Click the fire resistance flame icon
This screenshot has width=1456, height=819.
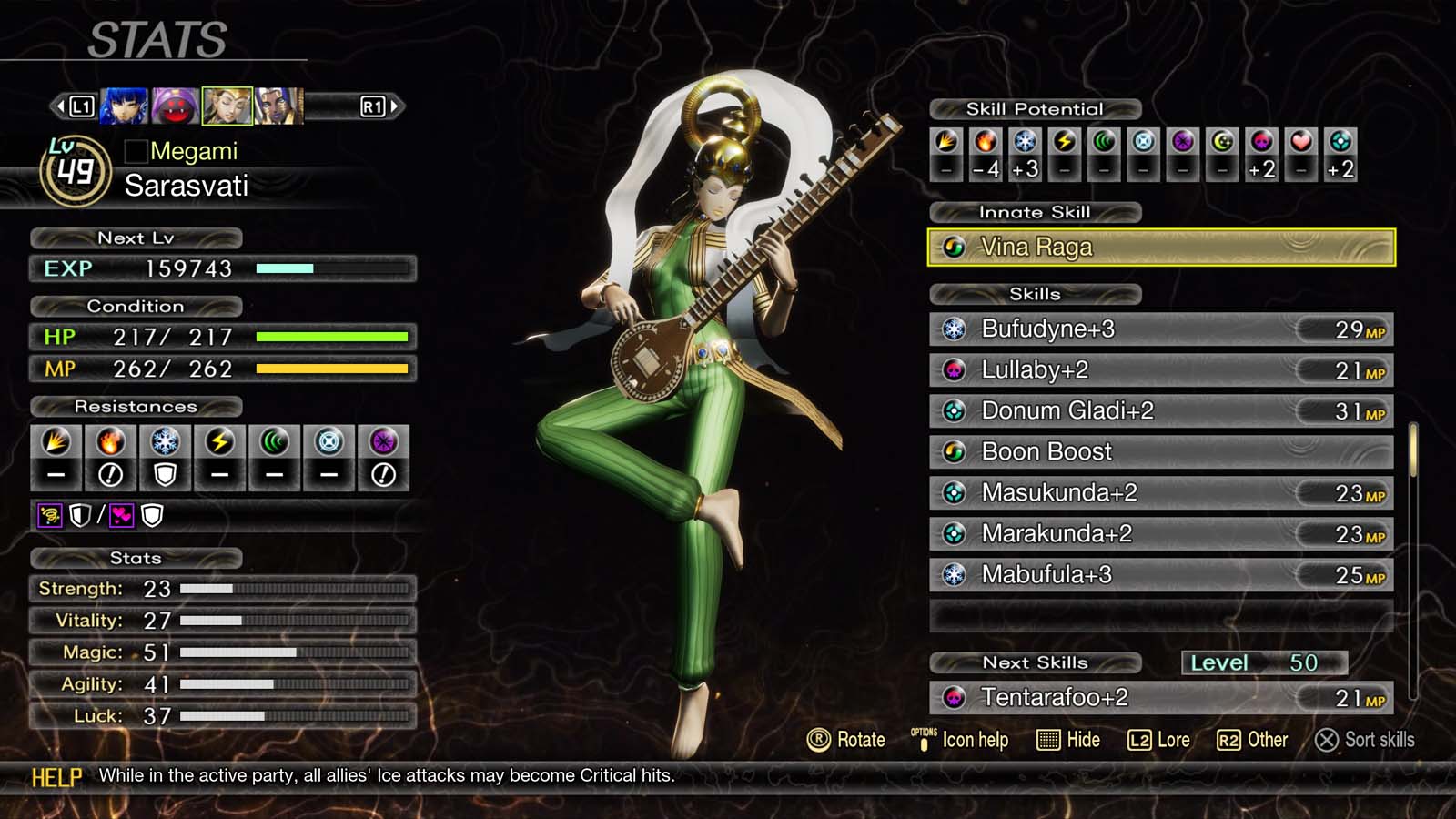[x=110, y=442]
